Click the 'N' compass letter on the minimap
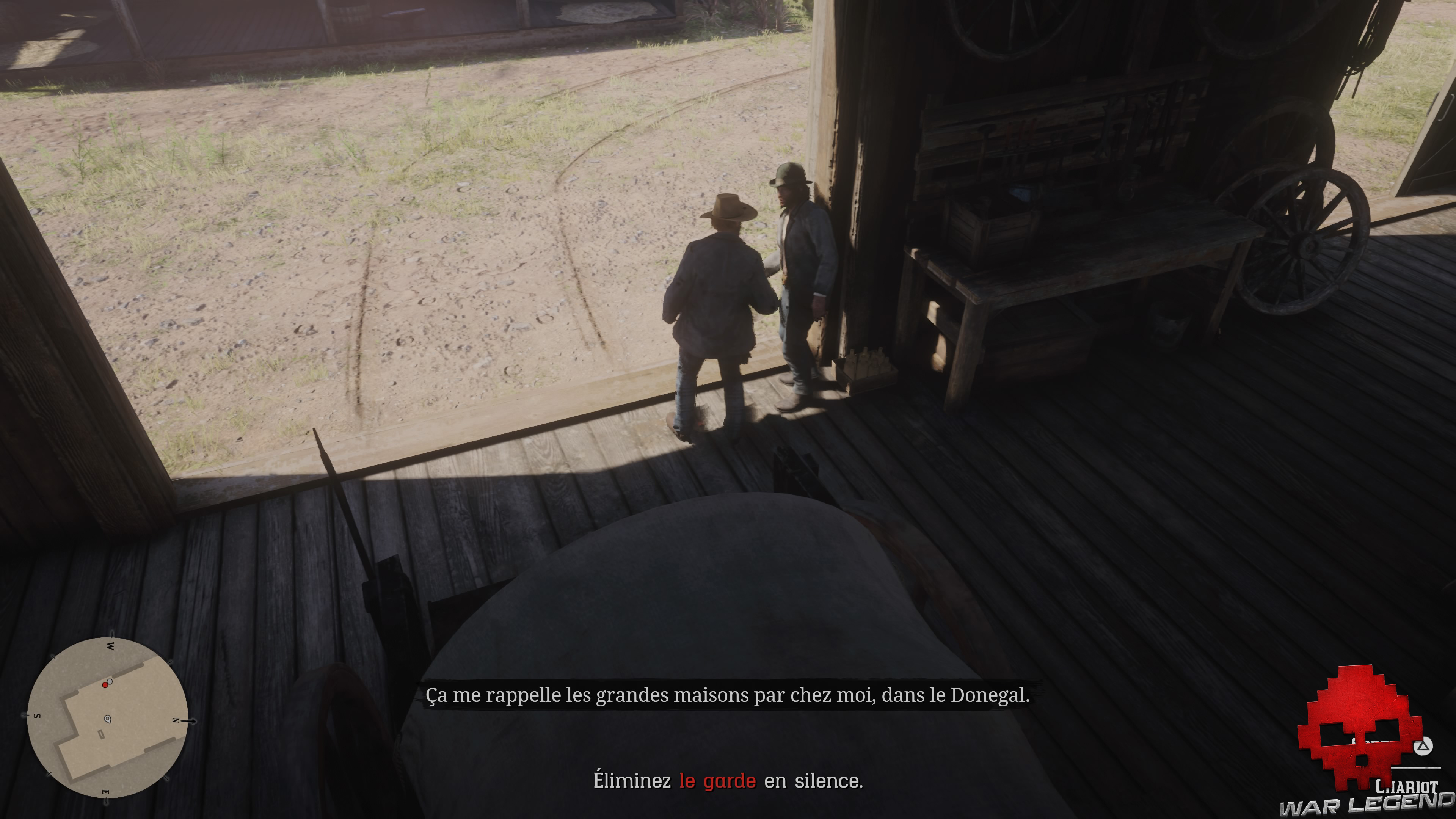This screenshot has width=1456, height=819. [176, 721]
